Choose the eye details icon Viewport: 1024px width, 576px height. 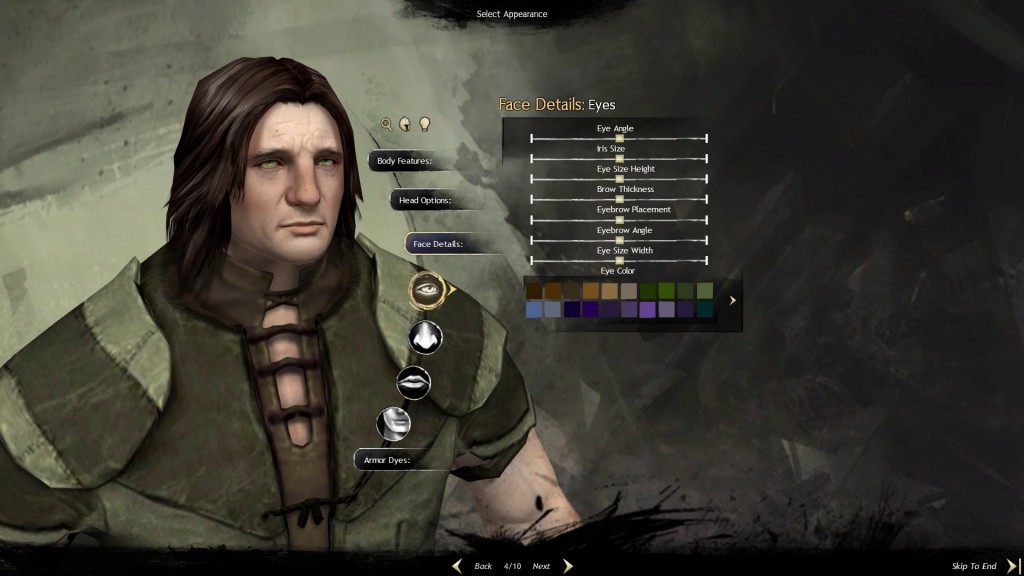[x=428, y=290]
